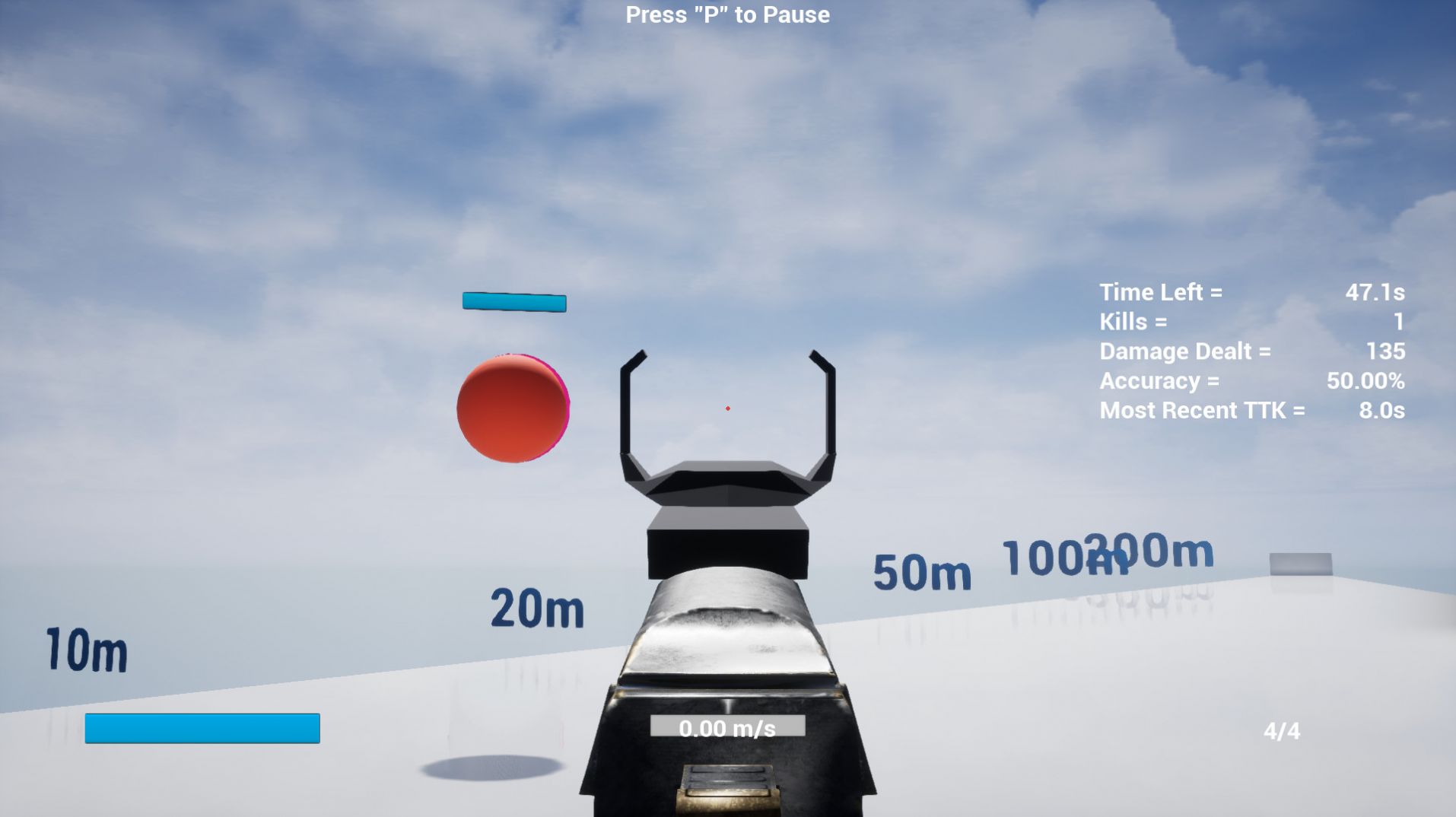Select the 4/4 ammo counter
Viewport: 1456px width, 817px height.
1282,731
